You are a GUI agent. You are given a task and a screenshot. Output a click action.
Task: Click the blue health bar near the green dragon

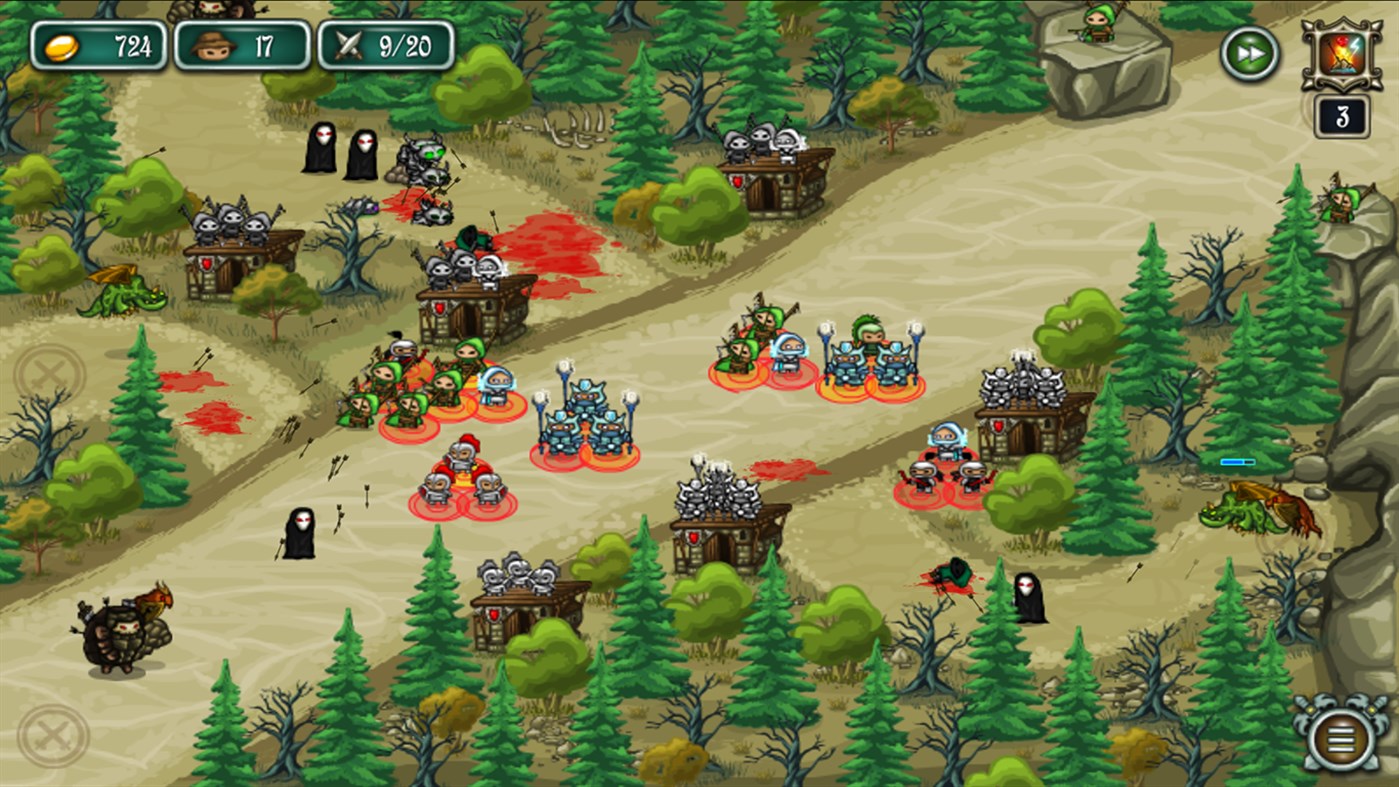(x=1237, y=462)
